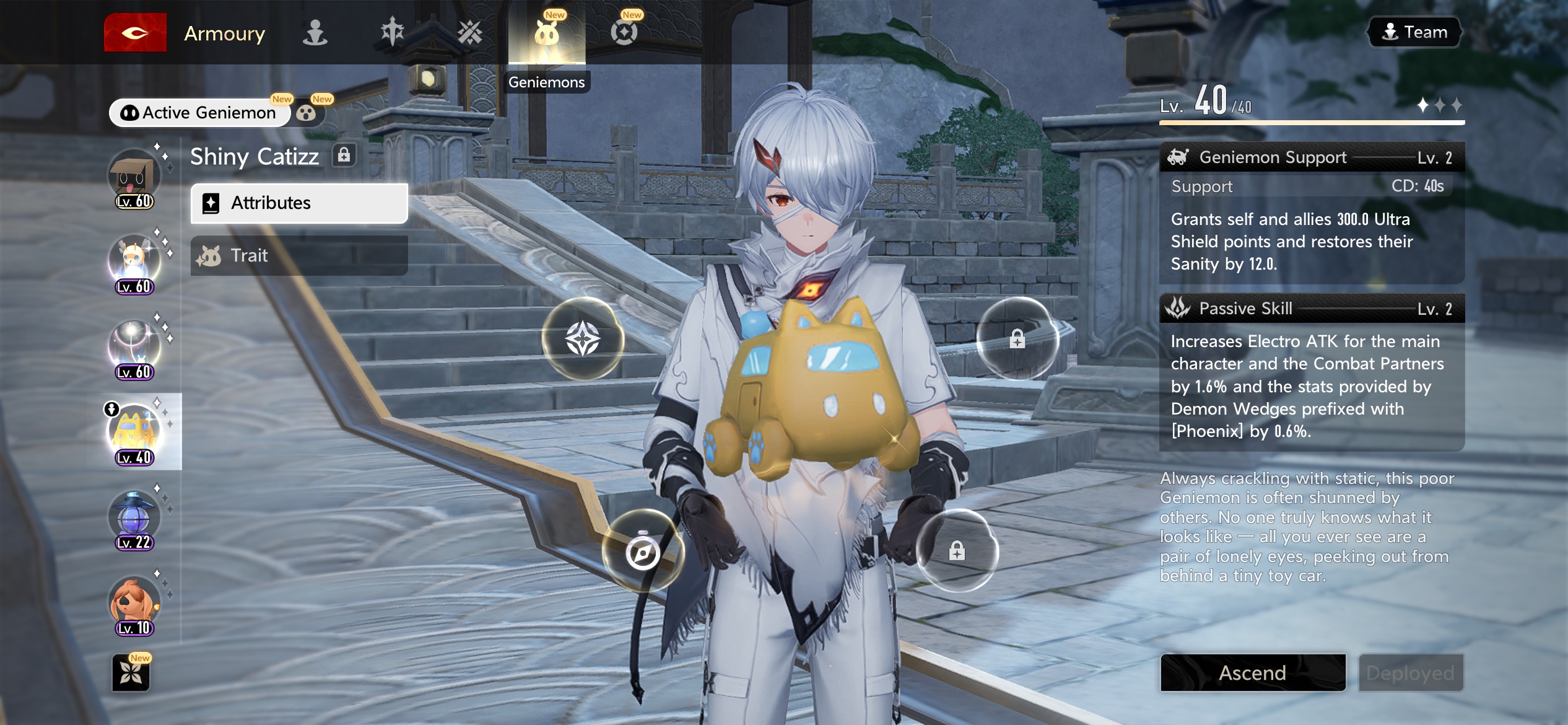Select the Geniemons tab
Viewport: 1568px width, 725px height.
click(x=546, y=34)
